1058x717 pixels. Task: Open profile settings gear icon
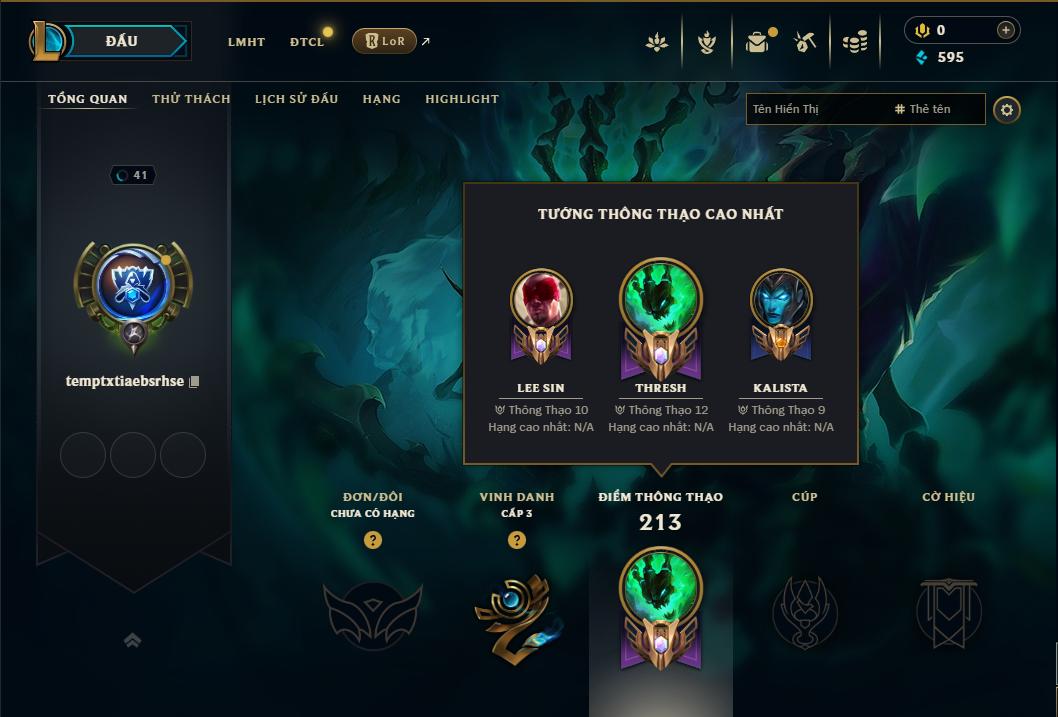coord(1007,109)
